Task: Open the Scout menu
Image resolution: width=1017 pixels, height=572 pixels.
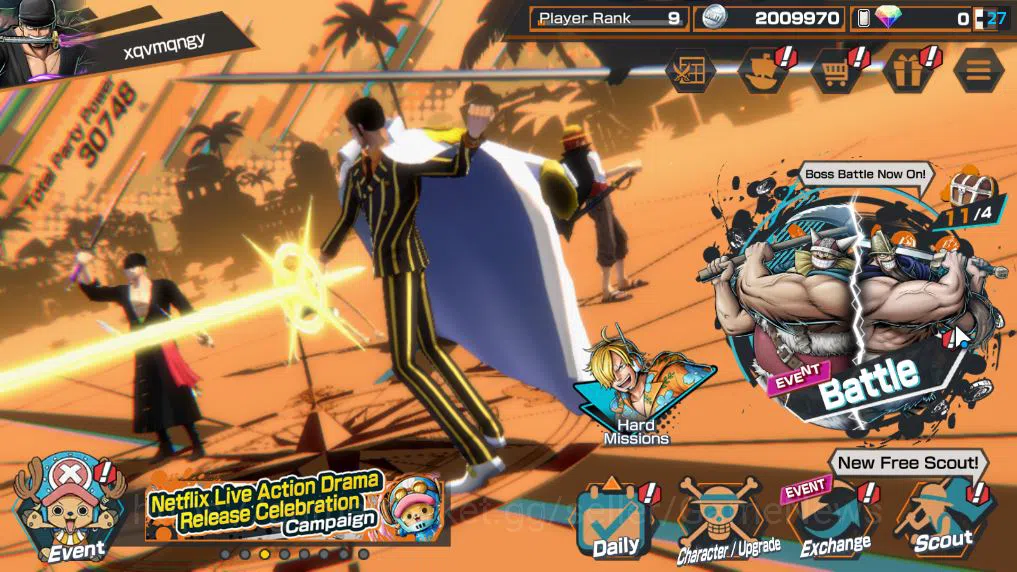Action: [x=941, y=516]
